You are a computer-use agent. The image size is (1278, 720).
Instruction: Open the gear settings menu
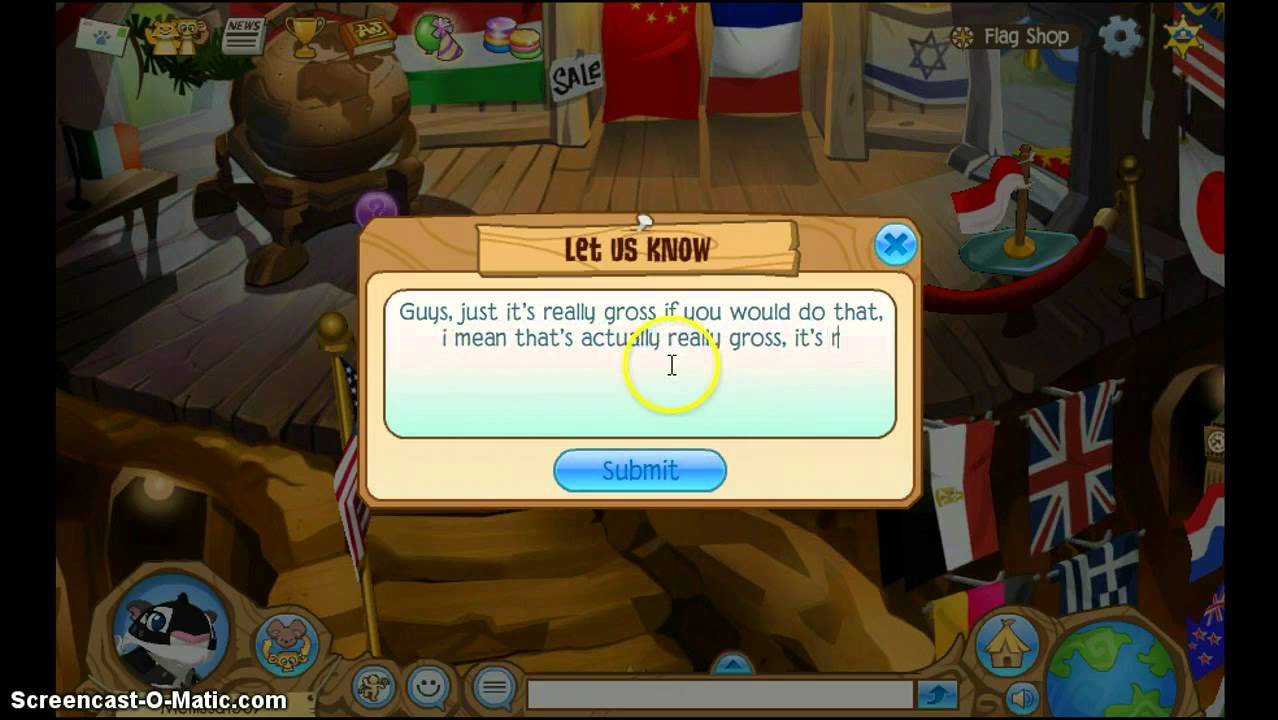[1120, 37]
